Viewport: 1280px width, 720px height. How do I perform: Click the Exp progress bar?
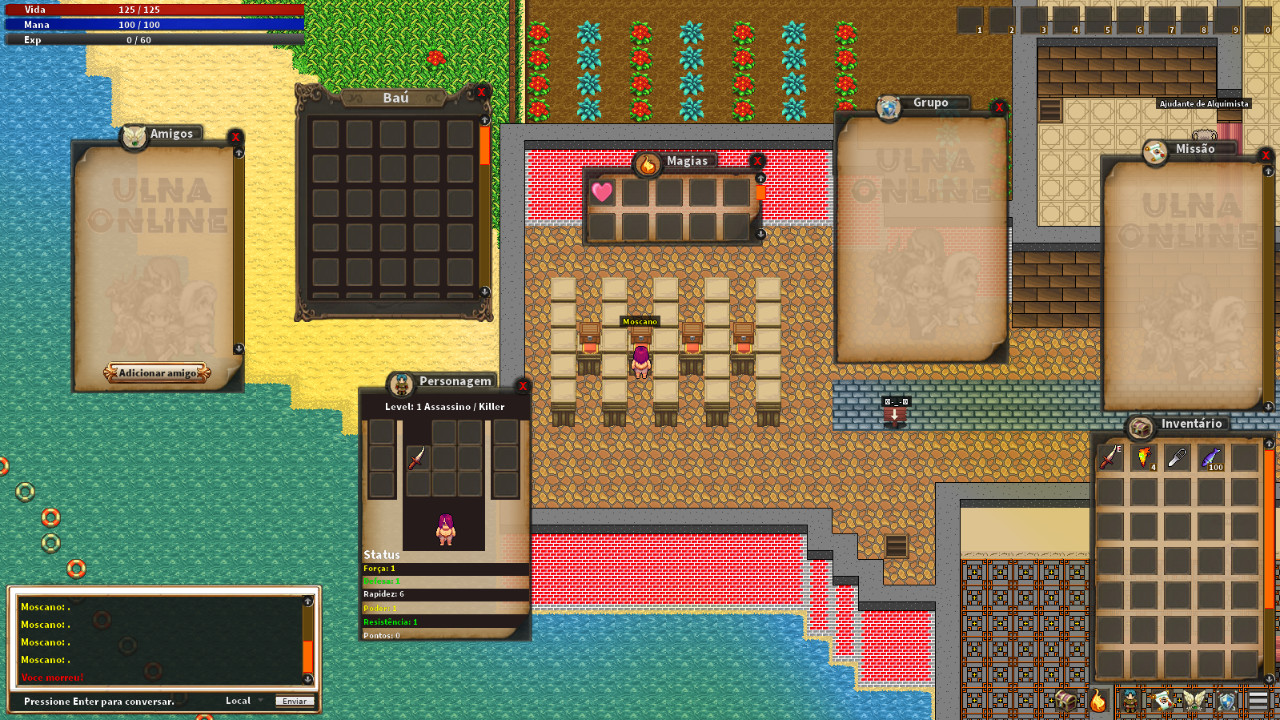click(x=155, y=39)
